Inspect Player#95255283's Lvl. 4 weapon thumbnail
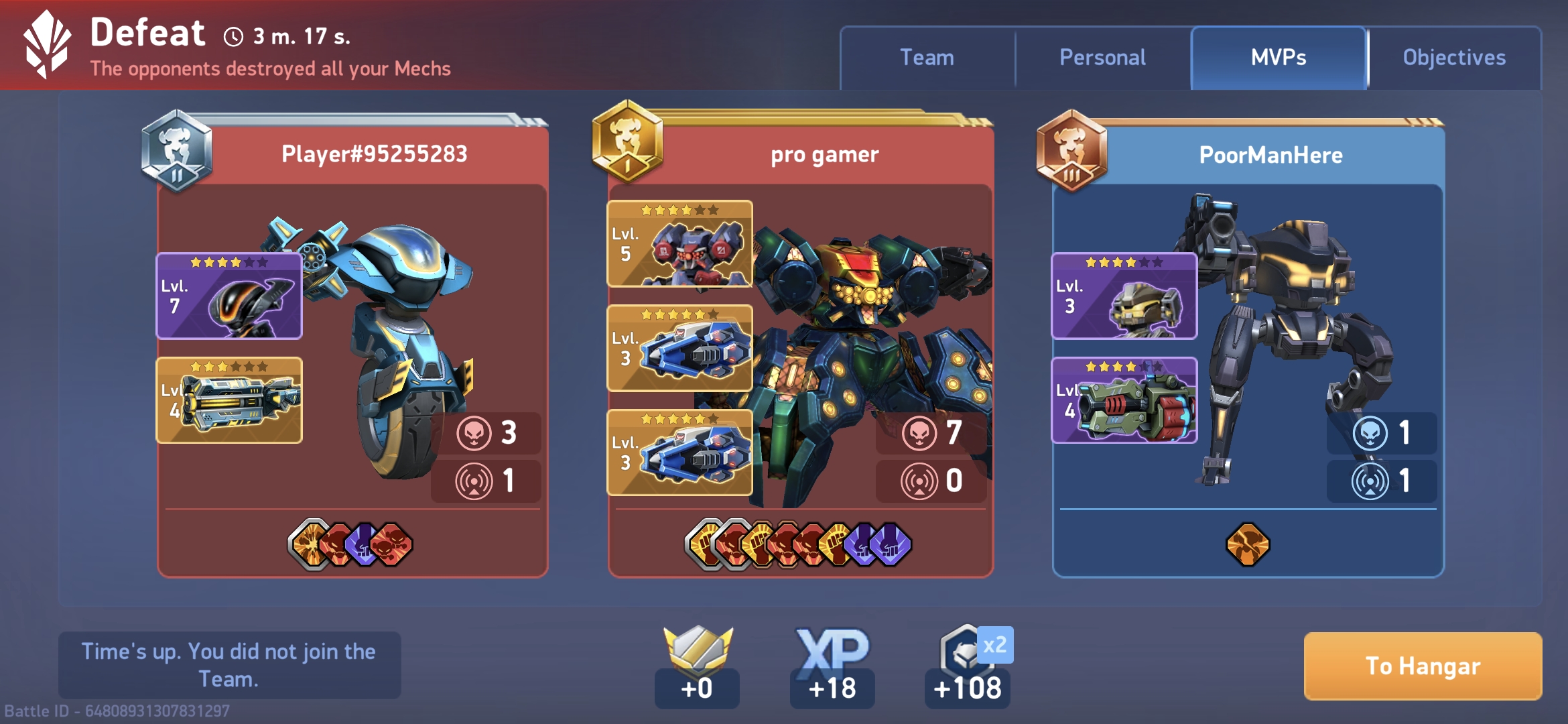1568x724 pixels. 229,401
